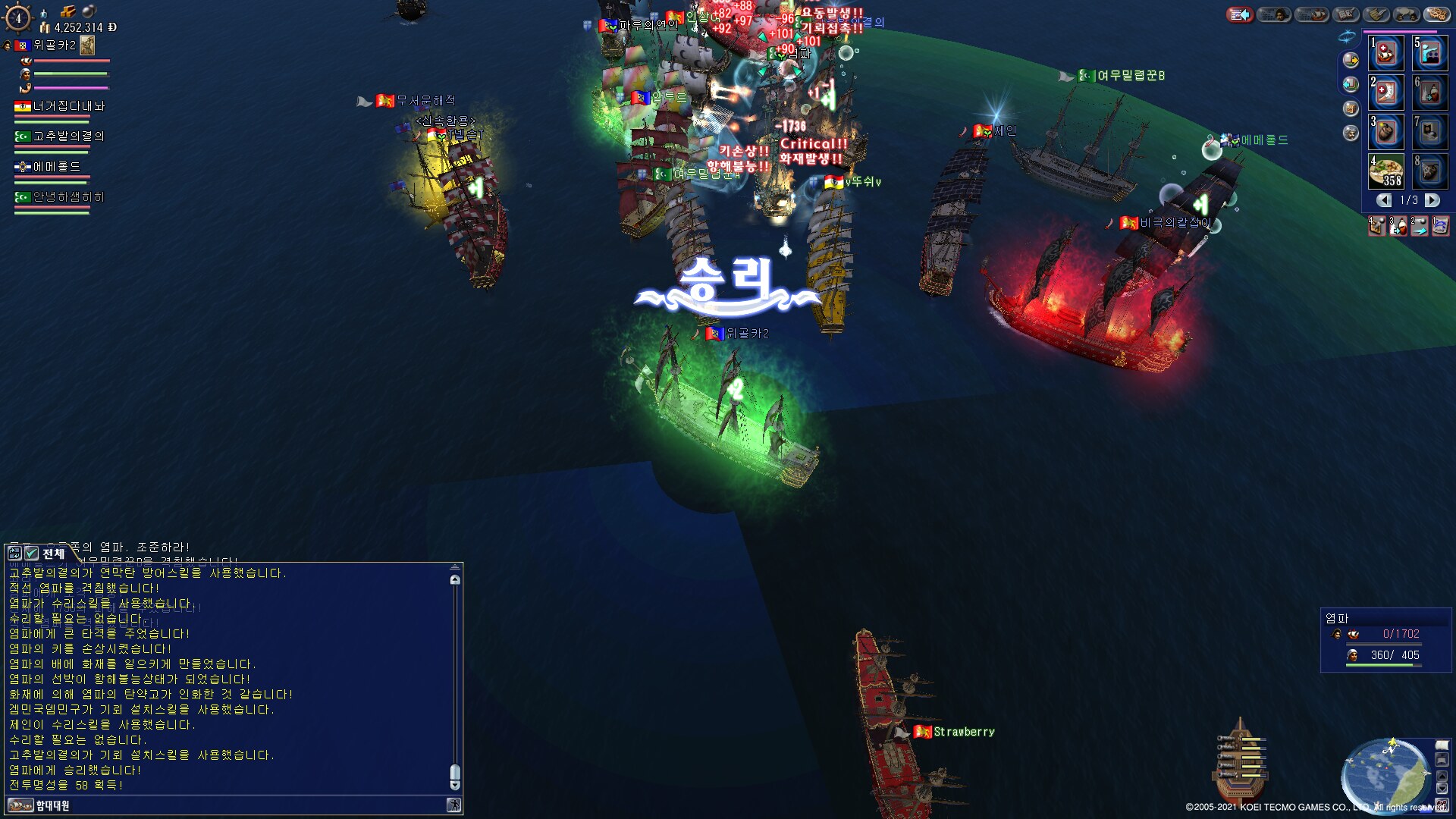This screenshot has height=819, width=1456.
Task: Collapse the red top menu bar toggle
Action: pyautogui.click(x=1240, y=14)
